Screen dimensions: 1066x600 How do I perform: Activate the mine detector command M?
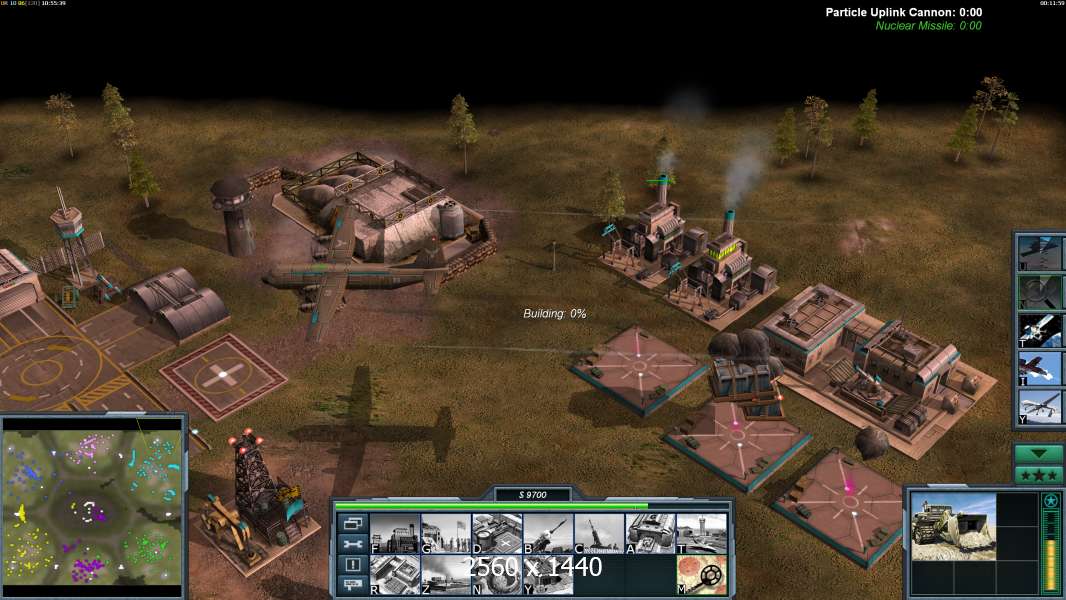(x=701, y=575)
